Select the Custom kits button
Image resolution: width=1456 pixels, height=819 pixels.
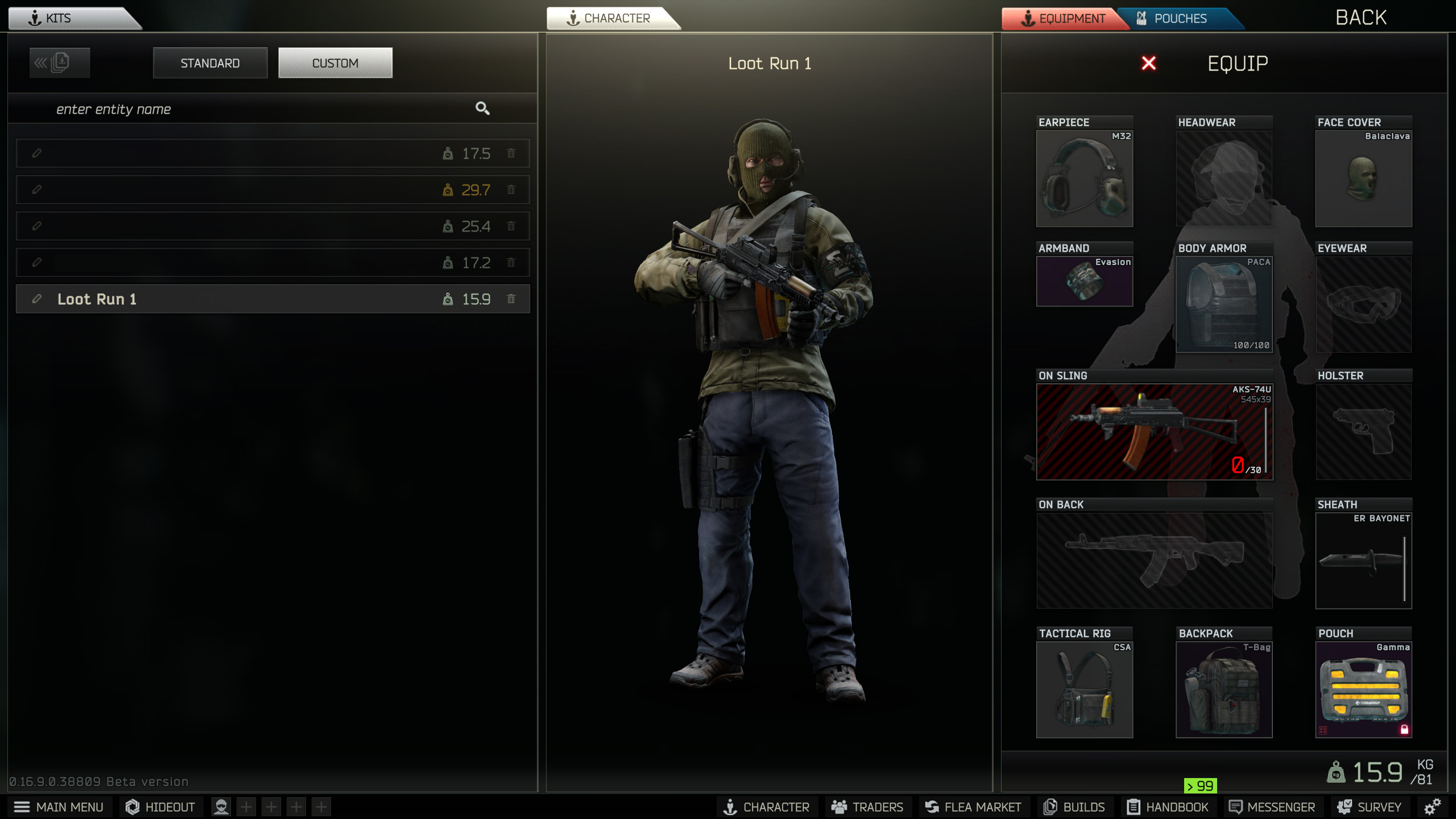(x=335, y=63)
